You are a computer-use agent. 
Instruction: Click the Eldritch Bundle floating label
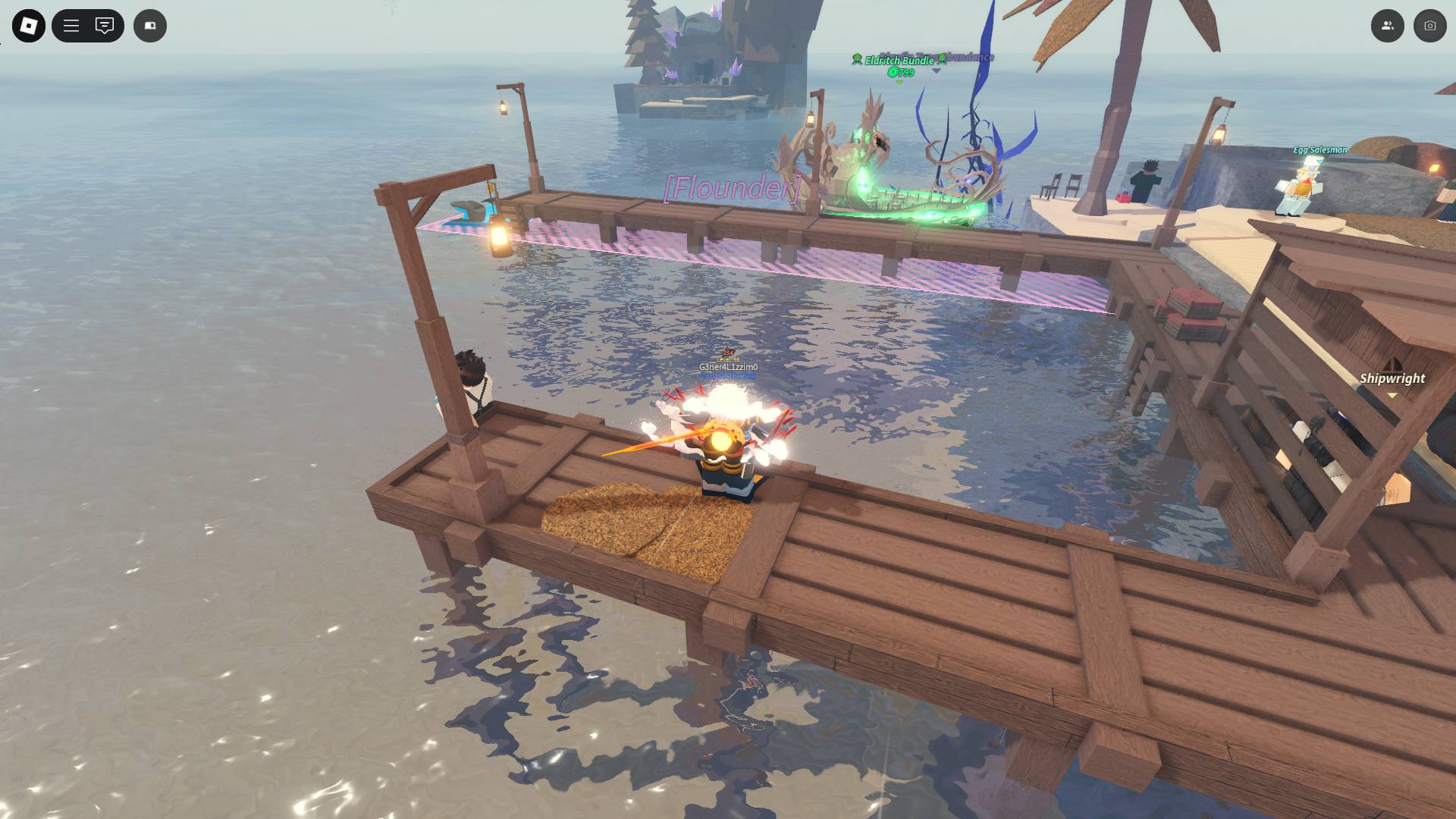pos(899,60)
